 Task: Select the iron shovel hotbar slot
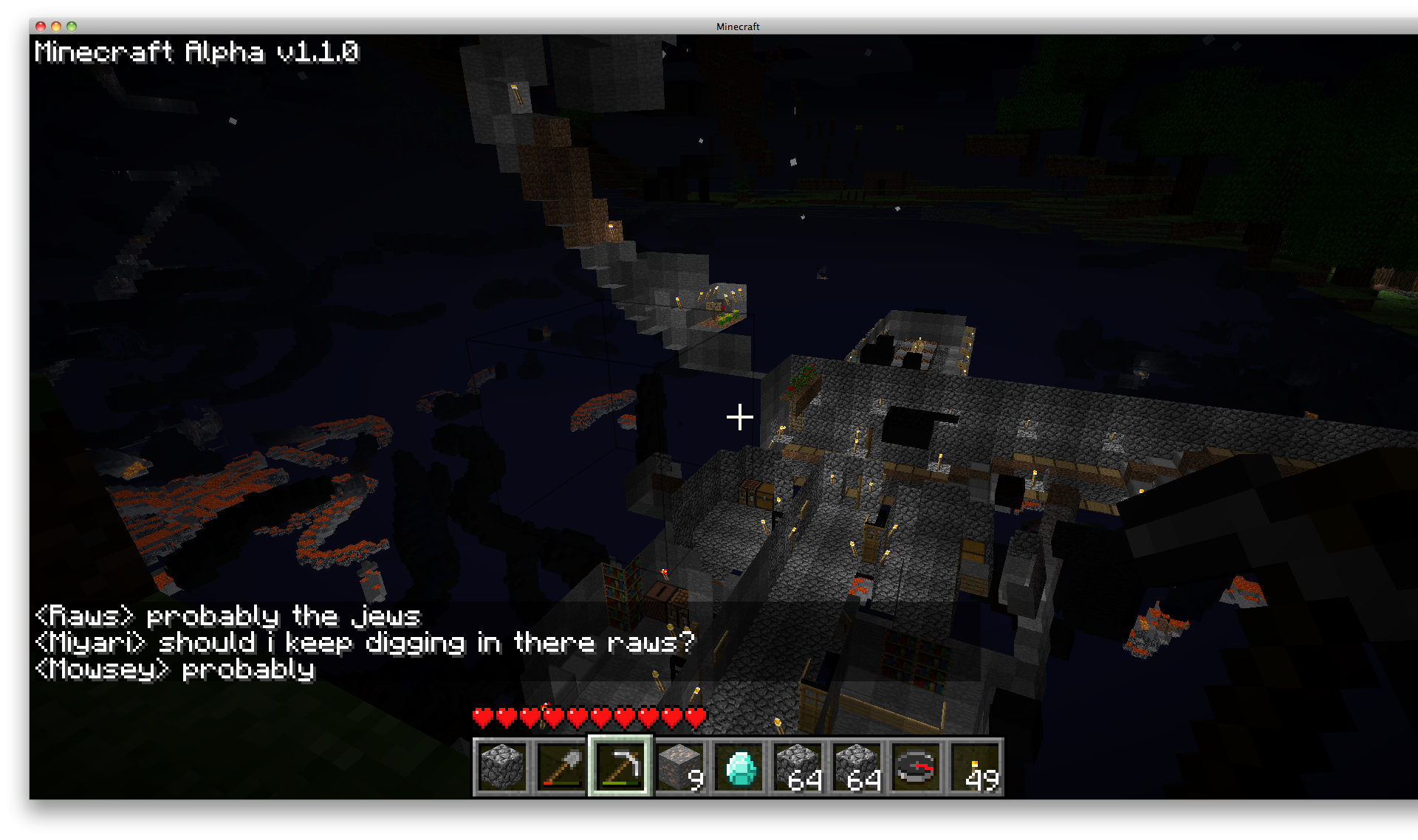click(561, 768)
